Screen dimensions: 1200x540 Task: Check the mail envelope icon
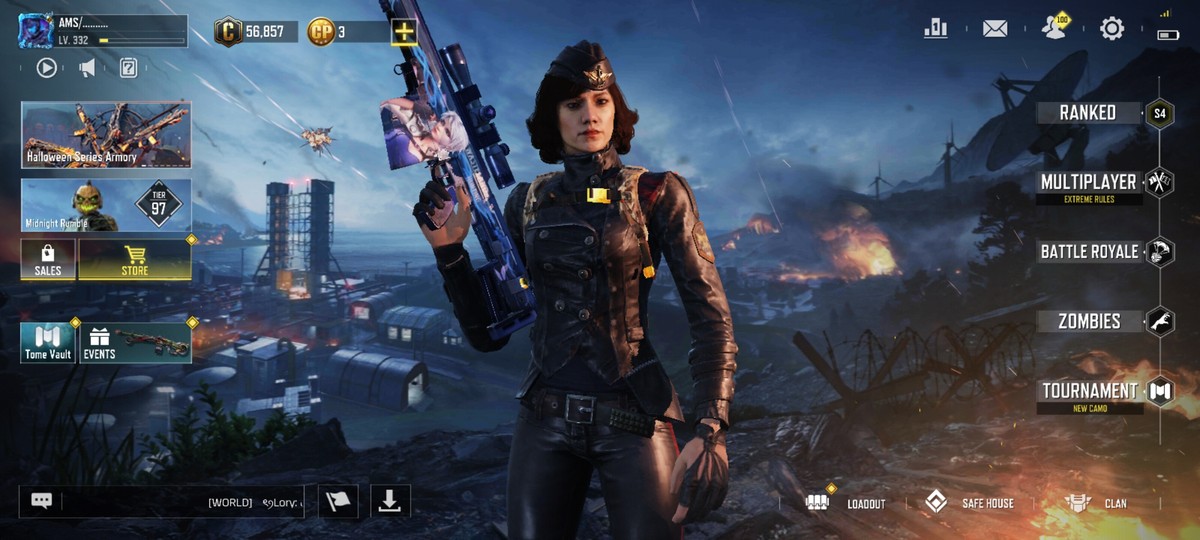click(x=995, y=29)
